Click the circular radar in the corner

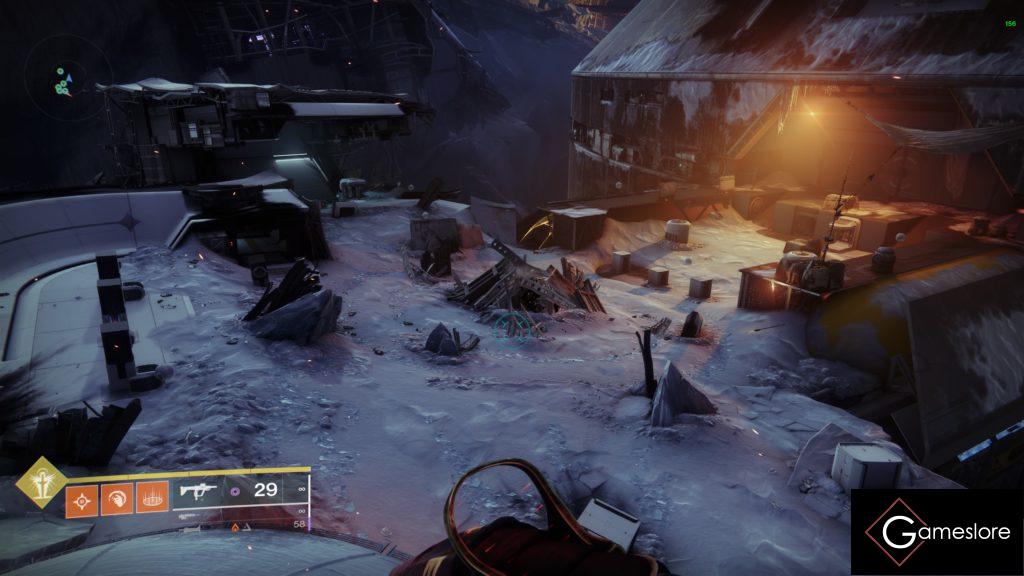(68, 81)
